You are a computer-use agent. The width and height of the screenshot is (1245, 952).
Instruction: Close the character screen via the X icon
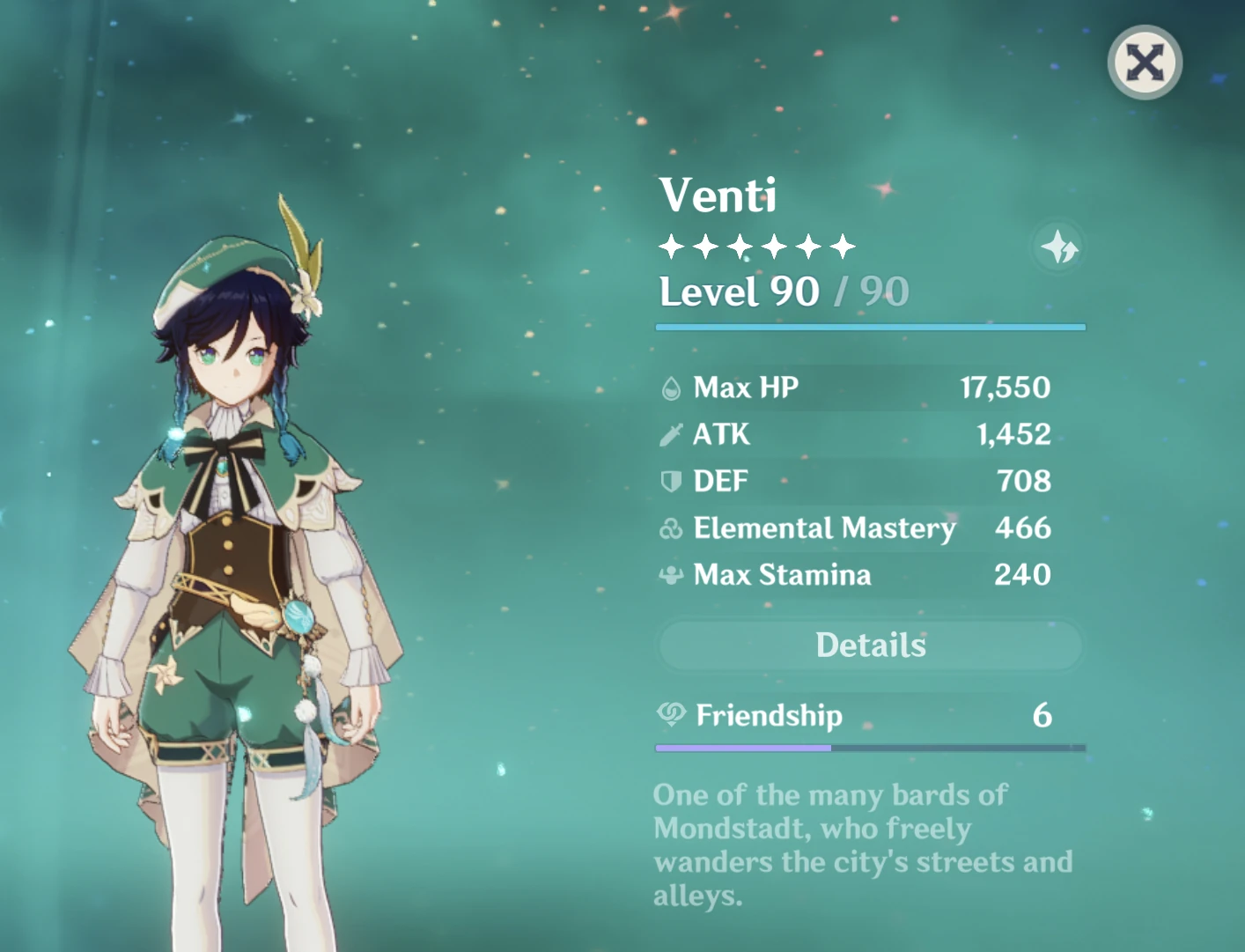1144,62
